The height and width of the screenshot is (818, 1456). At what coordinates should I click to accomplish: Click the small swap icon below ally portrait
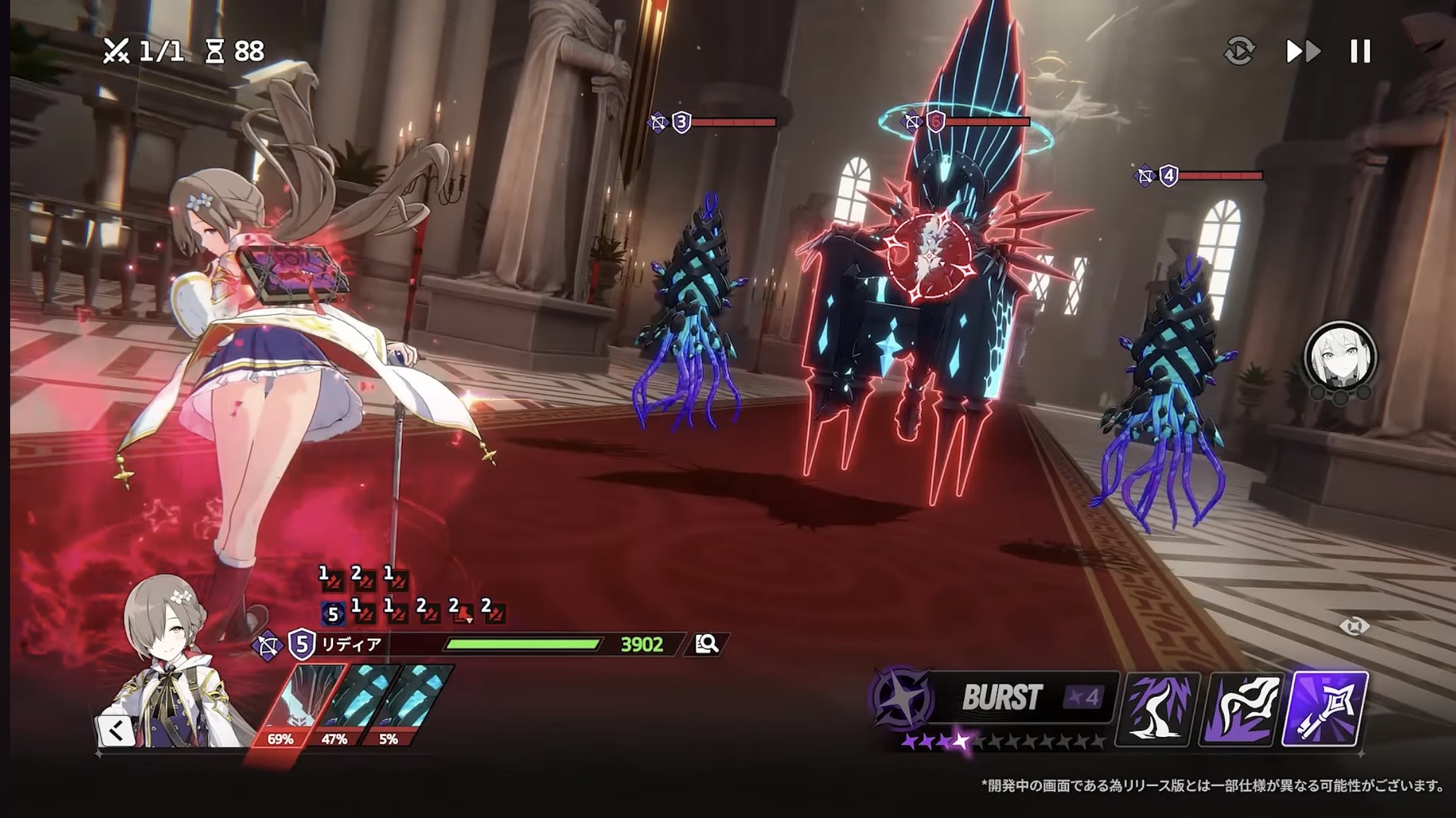point(1355,627)
